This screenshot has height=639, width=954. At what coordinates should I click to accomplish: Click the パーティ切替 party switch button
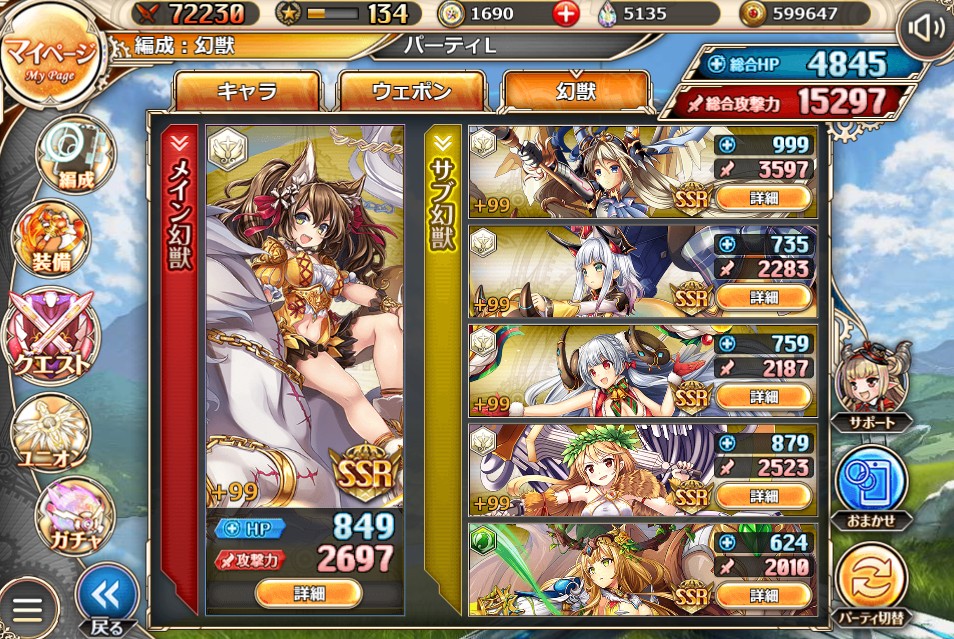point(871,584)
